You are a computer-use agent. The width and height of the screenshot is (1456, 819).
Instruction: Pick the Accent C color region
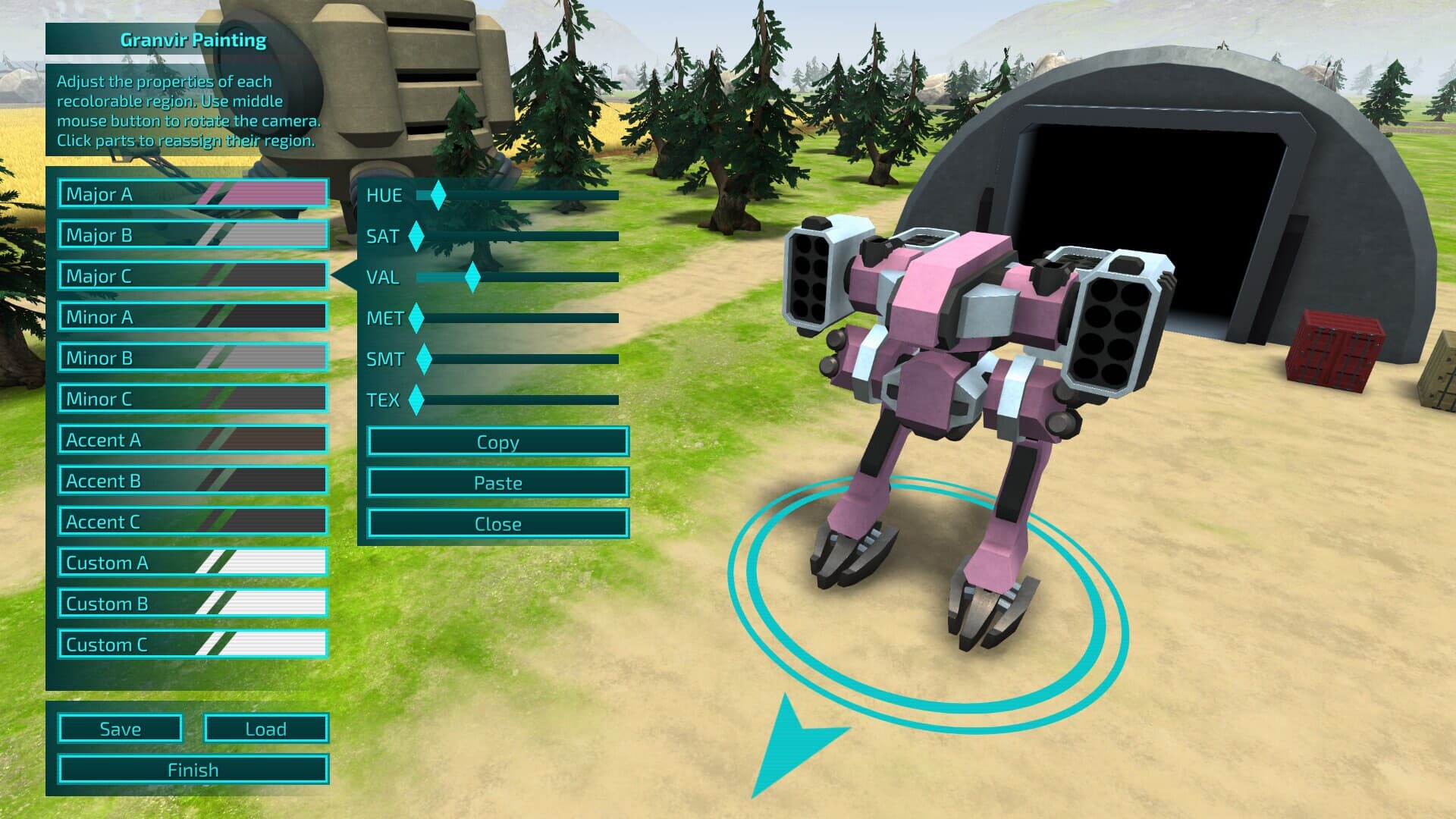(193, 522)
